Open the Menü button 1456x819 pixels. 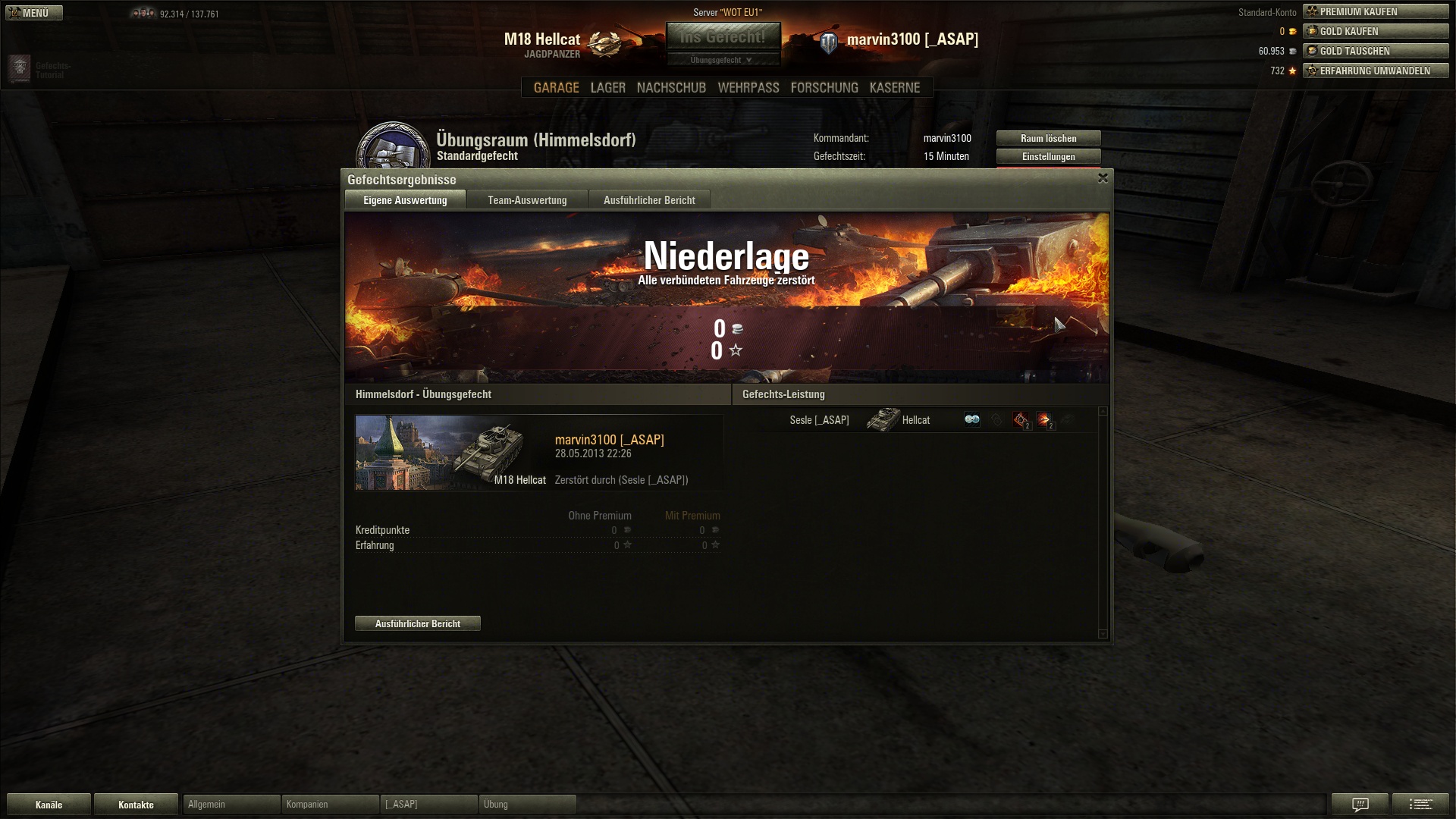[33, 13]
